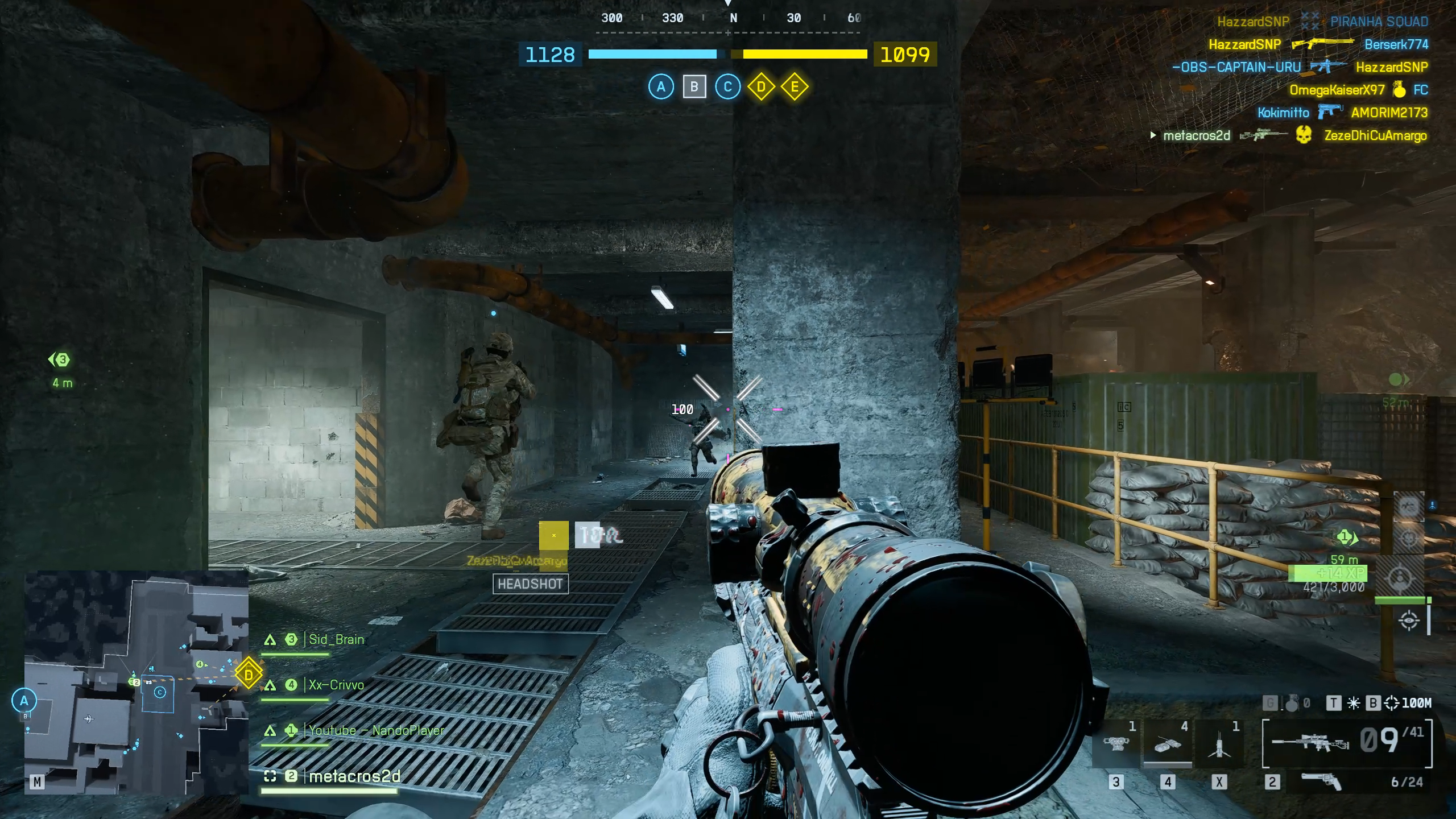Select the square neutral objective B marker
The height and width of the screenshot is (819, 1456).
694,87
